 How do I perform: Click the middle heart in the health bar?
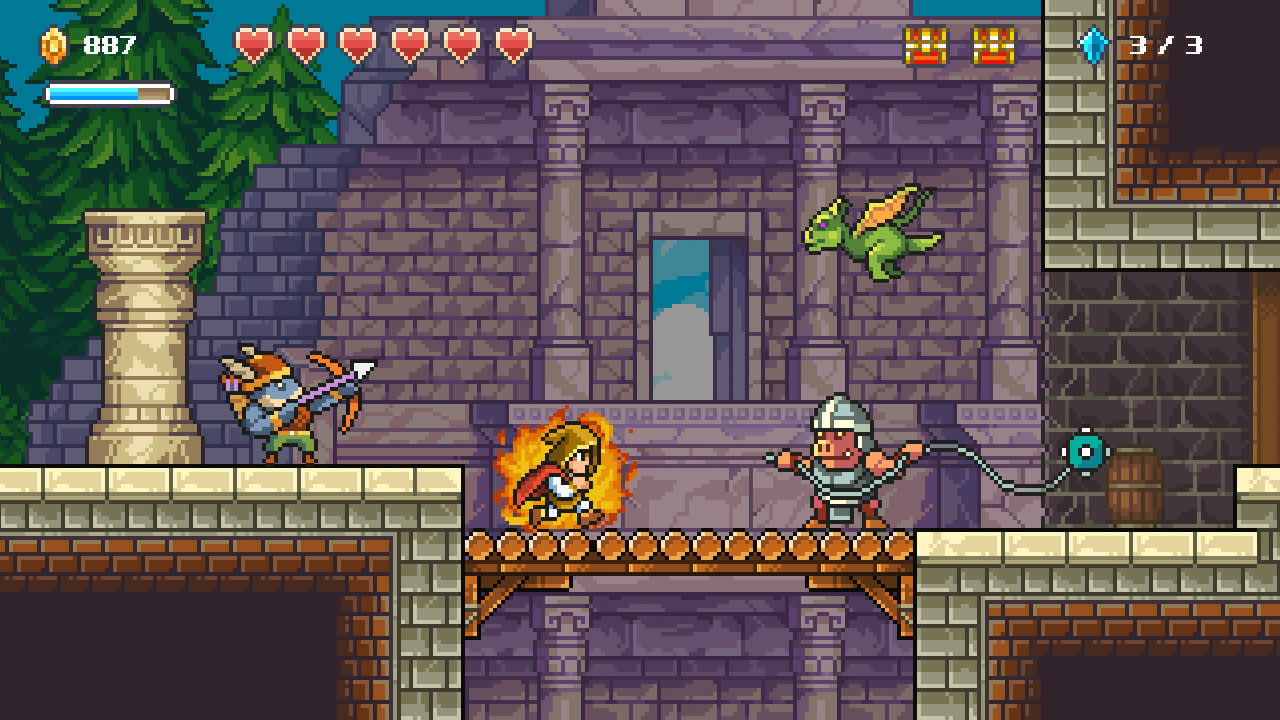(360, 44)
